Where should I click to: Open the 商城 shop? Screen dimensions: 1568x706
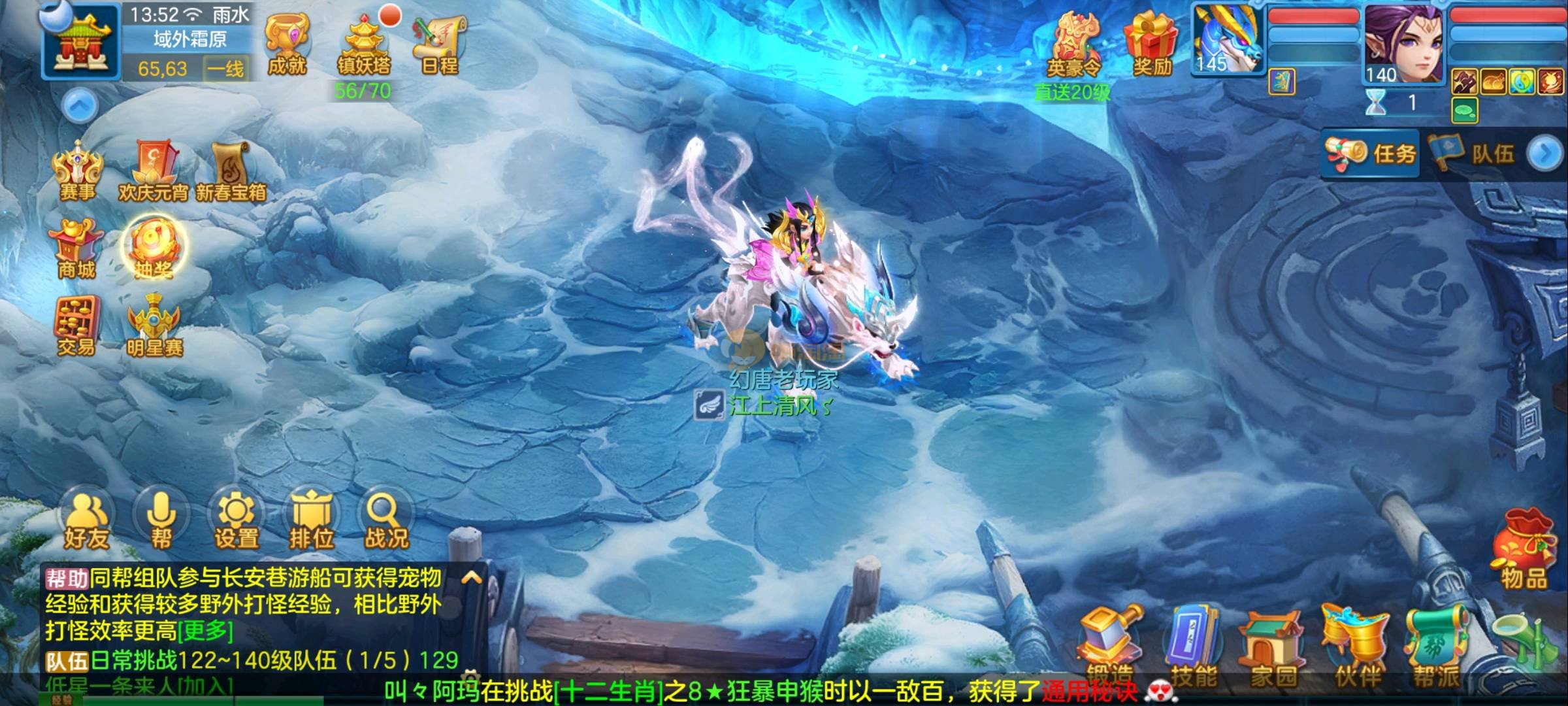[x=77, y=248]
